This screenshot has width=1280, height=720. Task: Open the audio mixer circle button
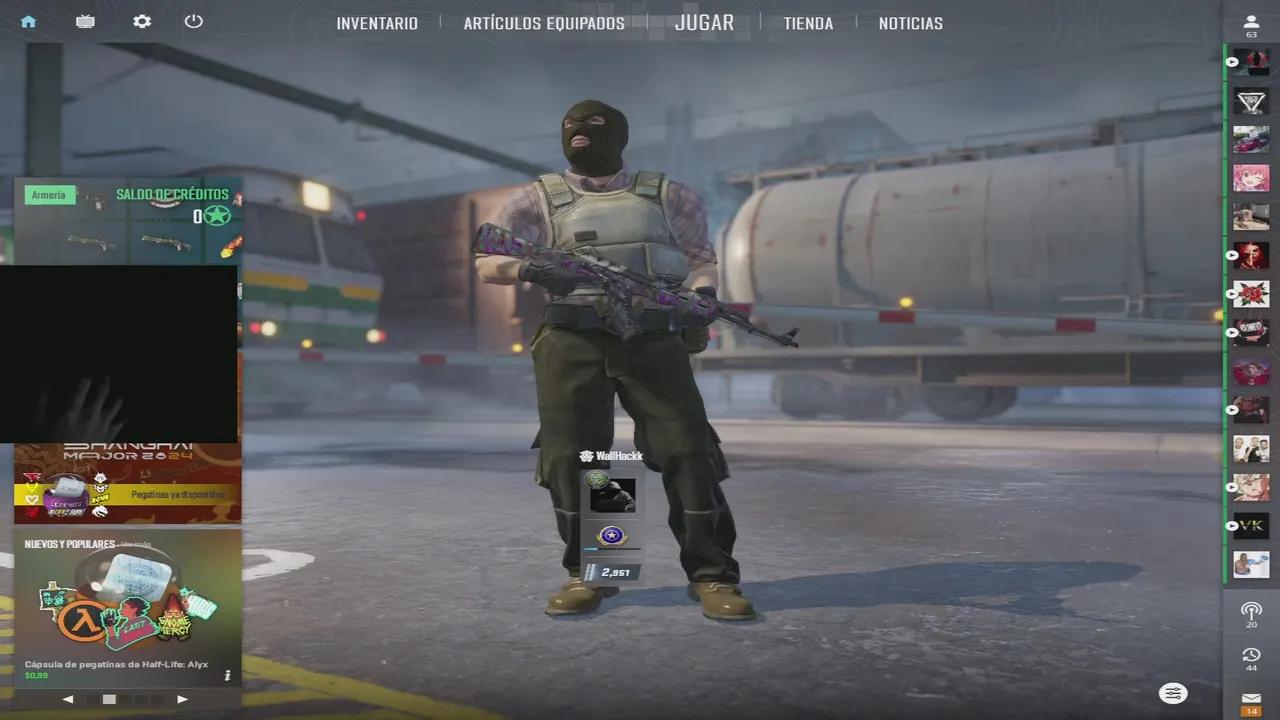(x=1172, y=693)
